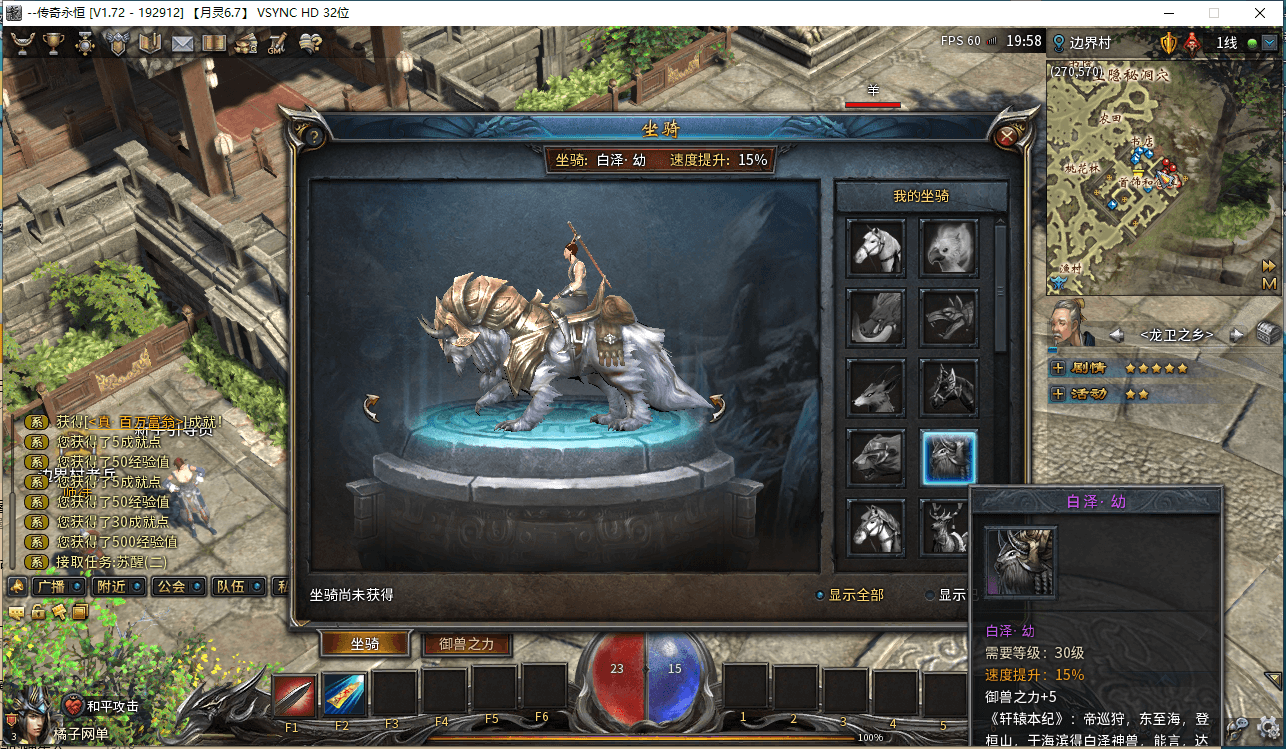Open the achievements trophy icon
Screen dimensions: 1286x749
point(53,44)
